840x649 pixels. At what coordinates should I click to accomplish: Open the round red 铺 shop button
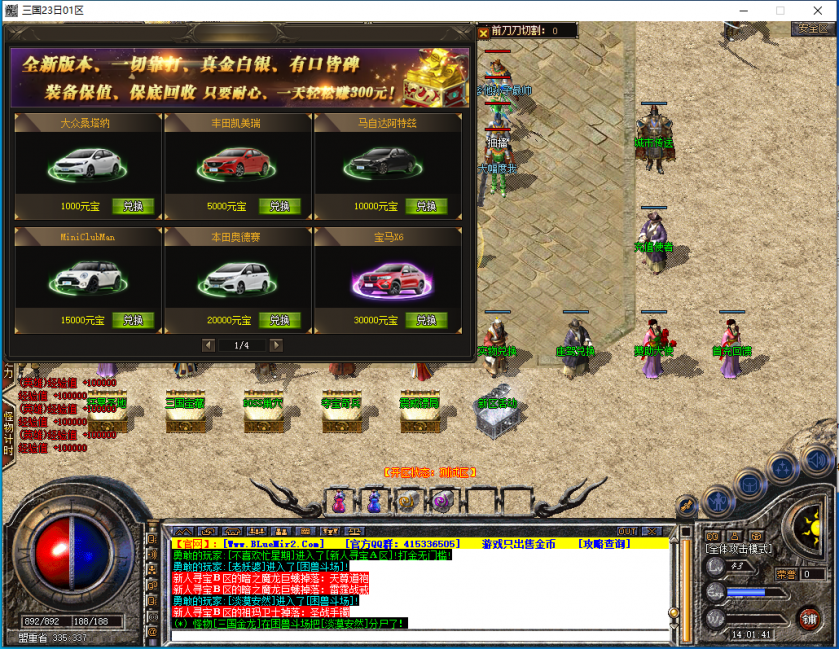click(808, 617)
